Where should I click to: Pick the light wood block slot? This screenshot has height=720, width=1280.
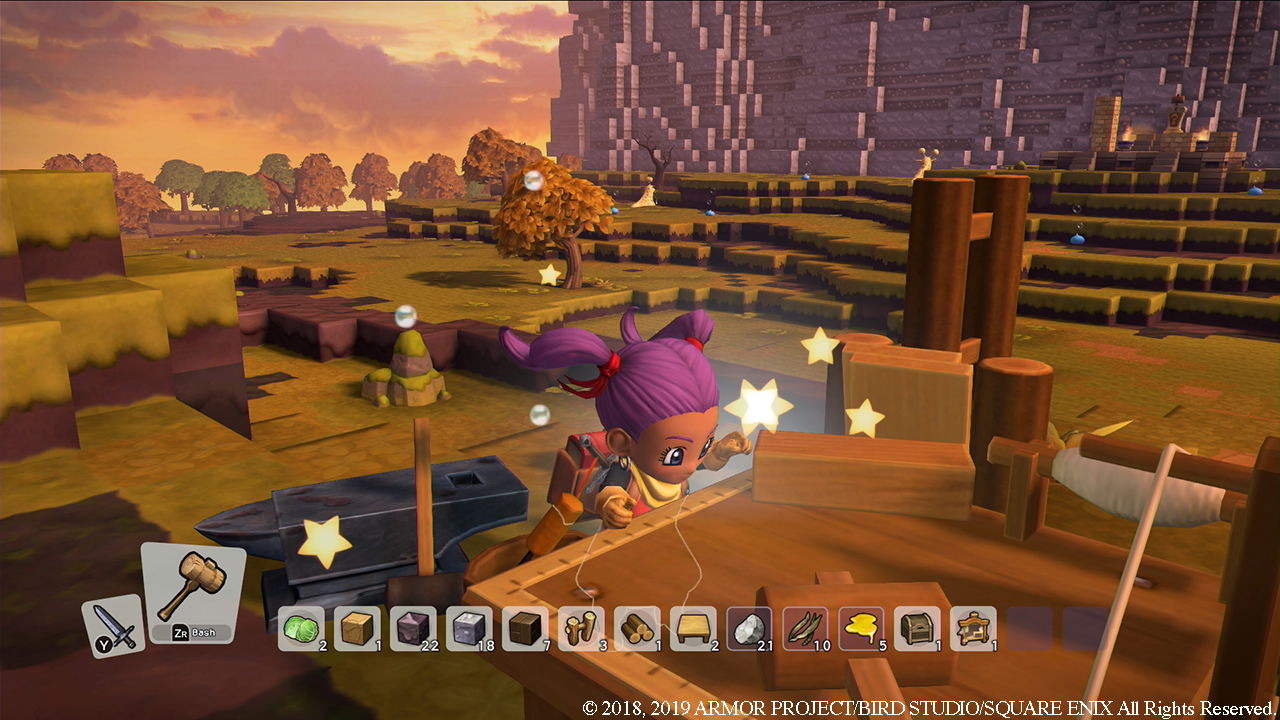[x=356, y=628]
